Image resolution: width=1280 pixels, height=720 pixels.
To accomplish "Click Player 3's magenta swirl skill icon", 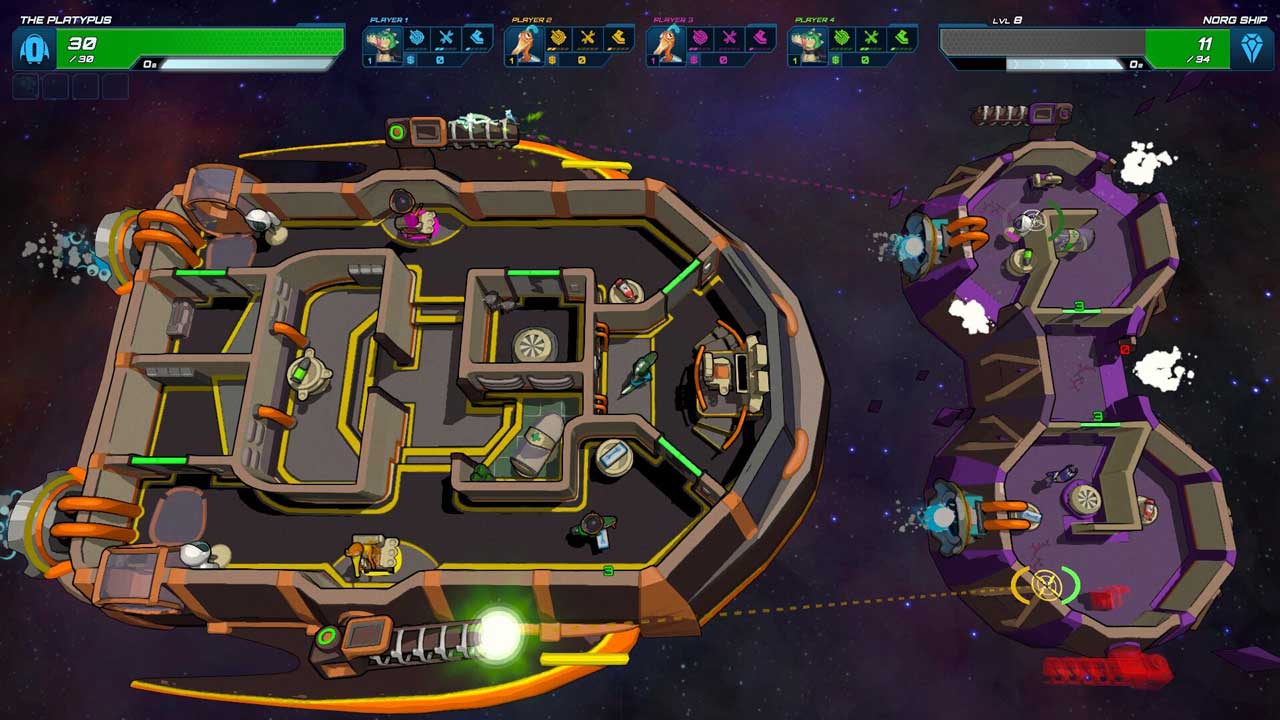I will 700,38.
